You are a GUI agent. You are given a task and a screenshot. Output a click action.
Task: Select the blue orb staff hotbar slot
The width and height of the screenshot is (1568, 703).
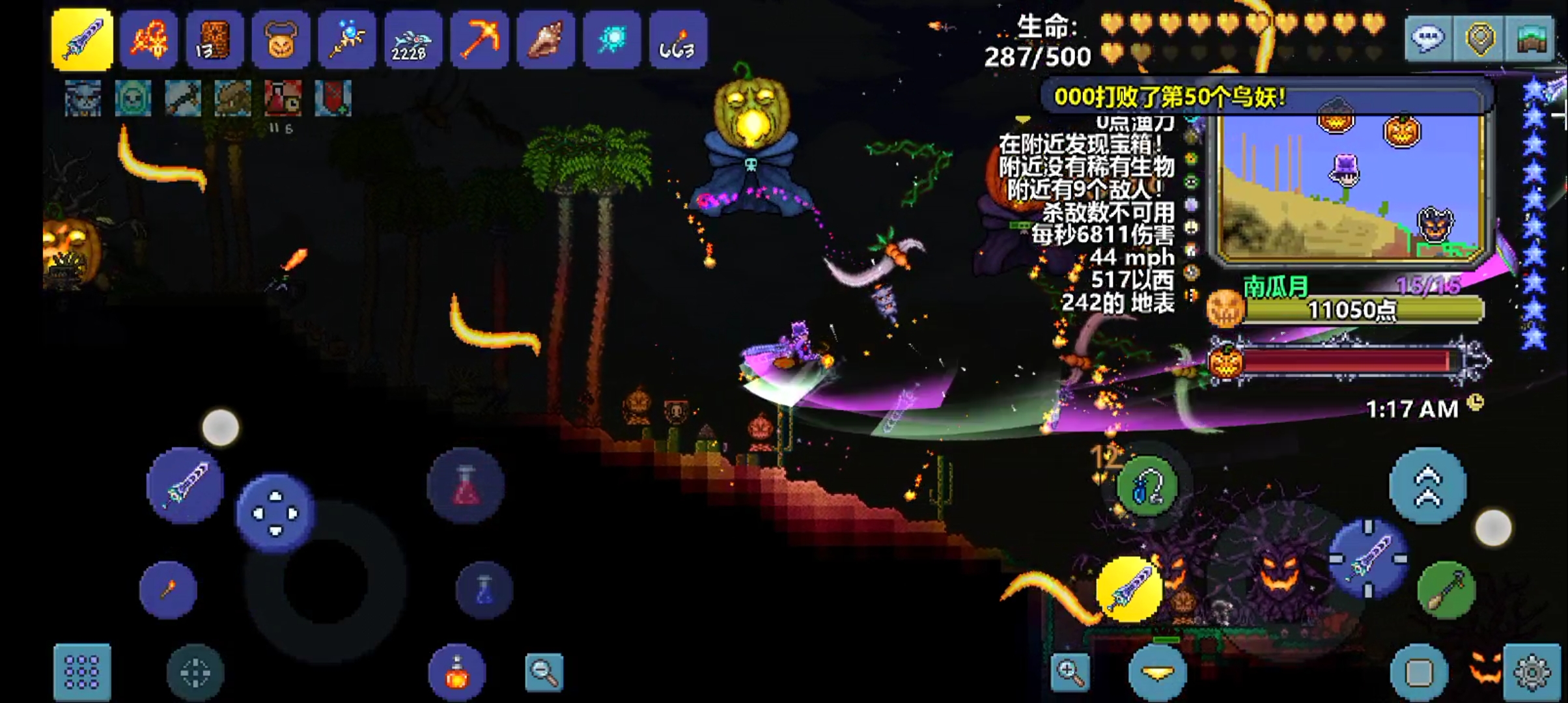pyautogui.click(x=347, y=40)
